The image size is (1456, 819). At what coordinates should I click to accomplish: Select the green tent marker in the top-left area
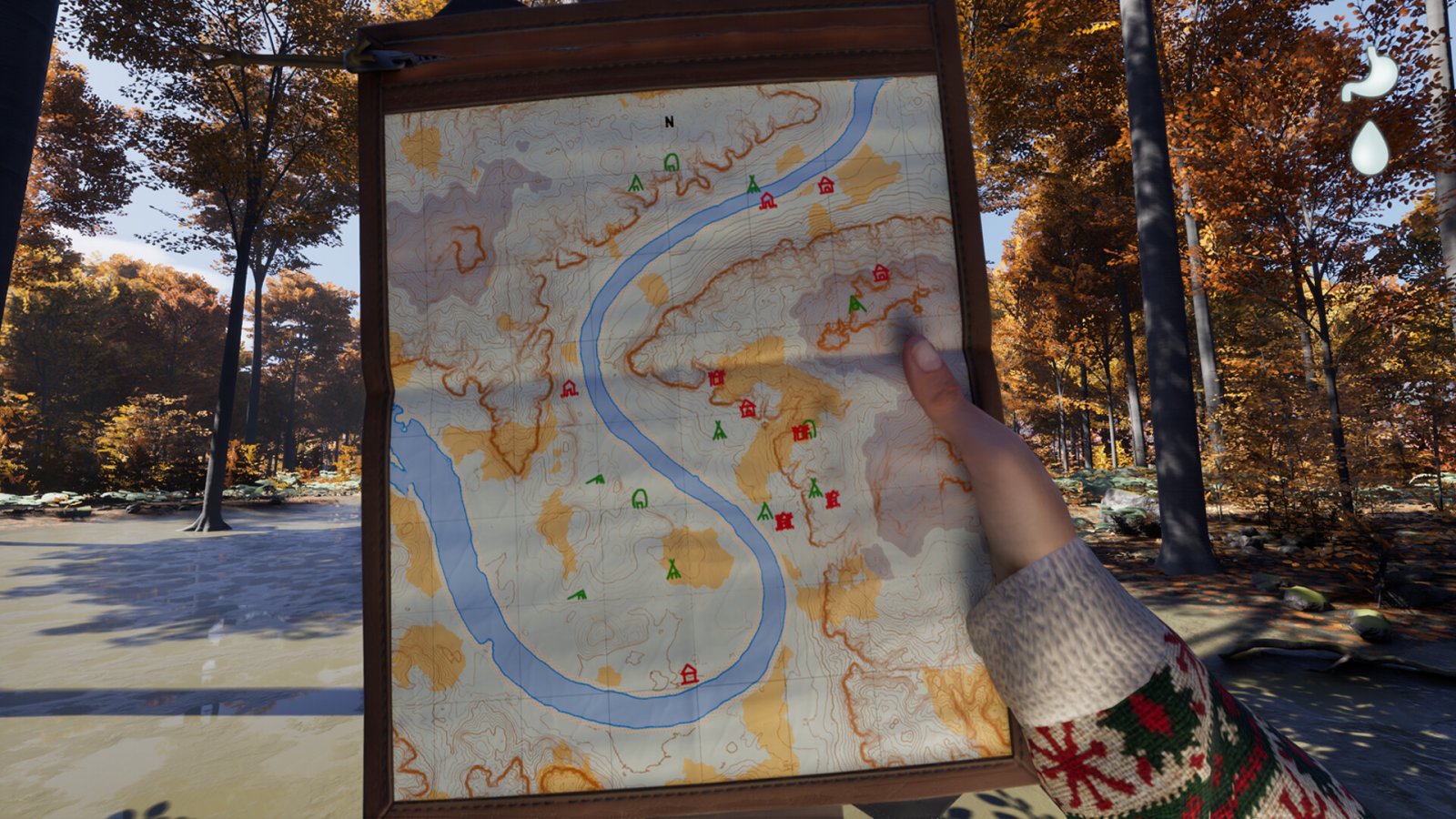tap(634, 184)
